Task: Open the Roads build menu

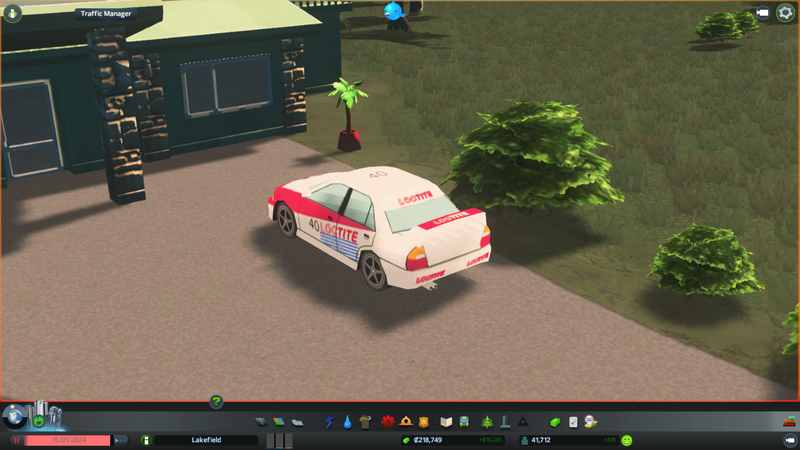Action: [262, 422]
